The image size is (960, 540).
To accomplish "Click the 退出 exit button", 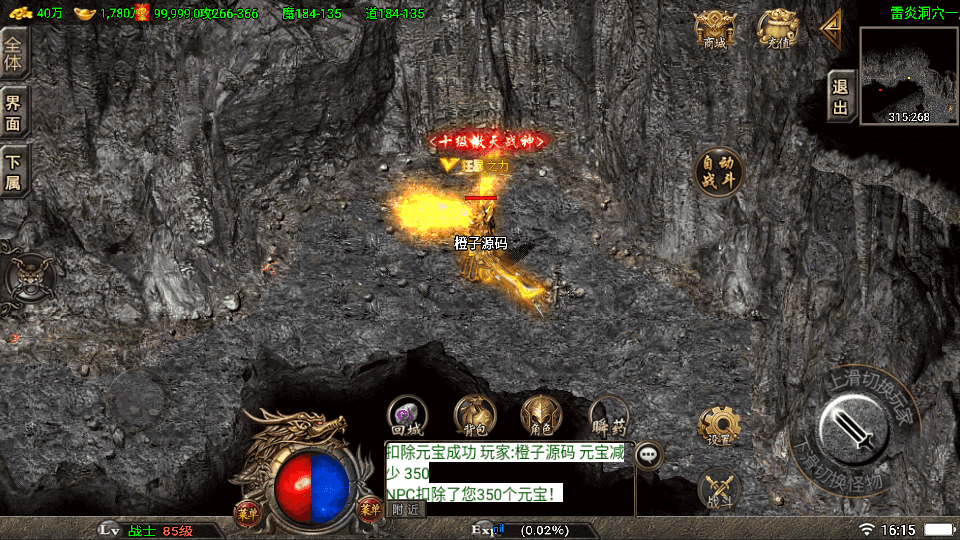I will 841,97.
